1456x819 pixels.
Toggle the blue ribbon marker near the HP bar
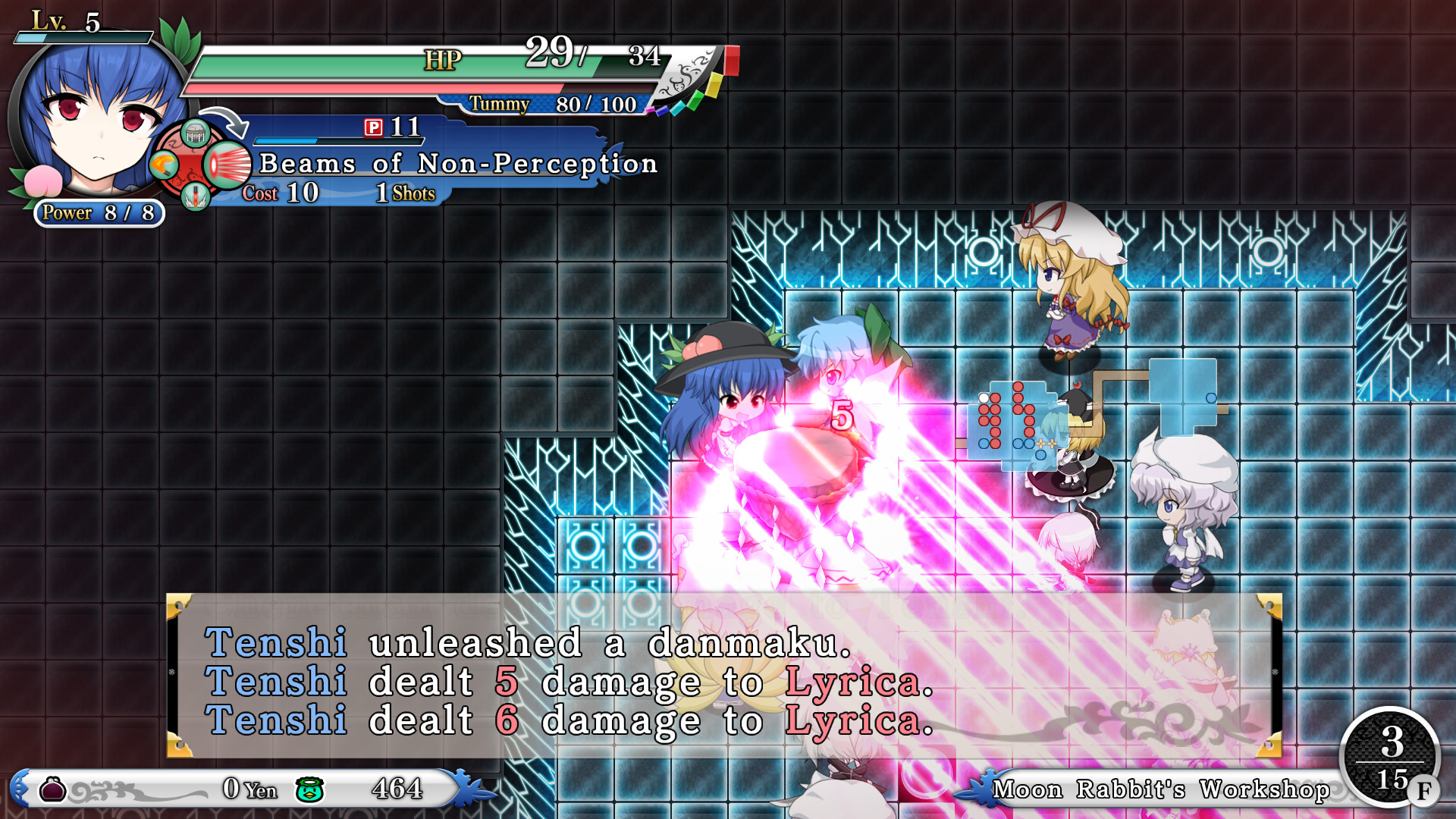point(662,111)
